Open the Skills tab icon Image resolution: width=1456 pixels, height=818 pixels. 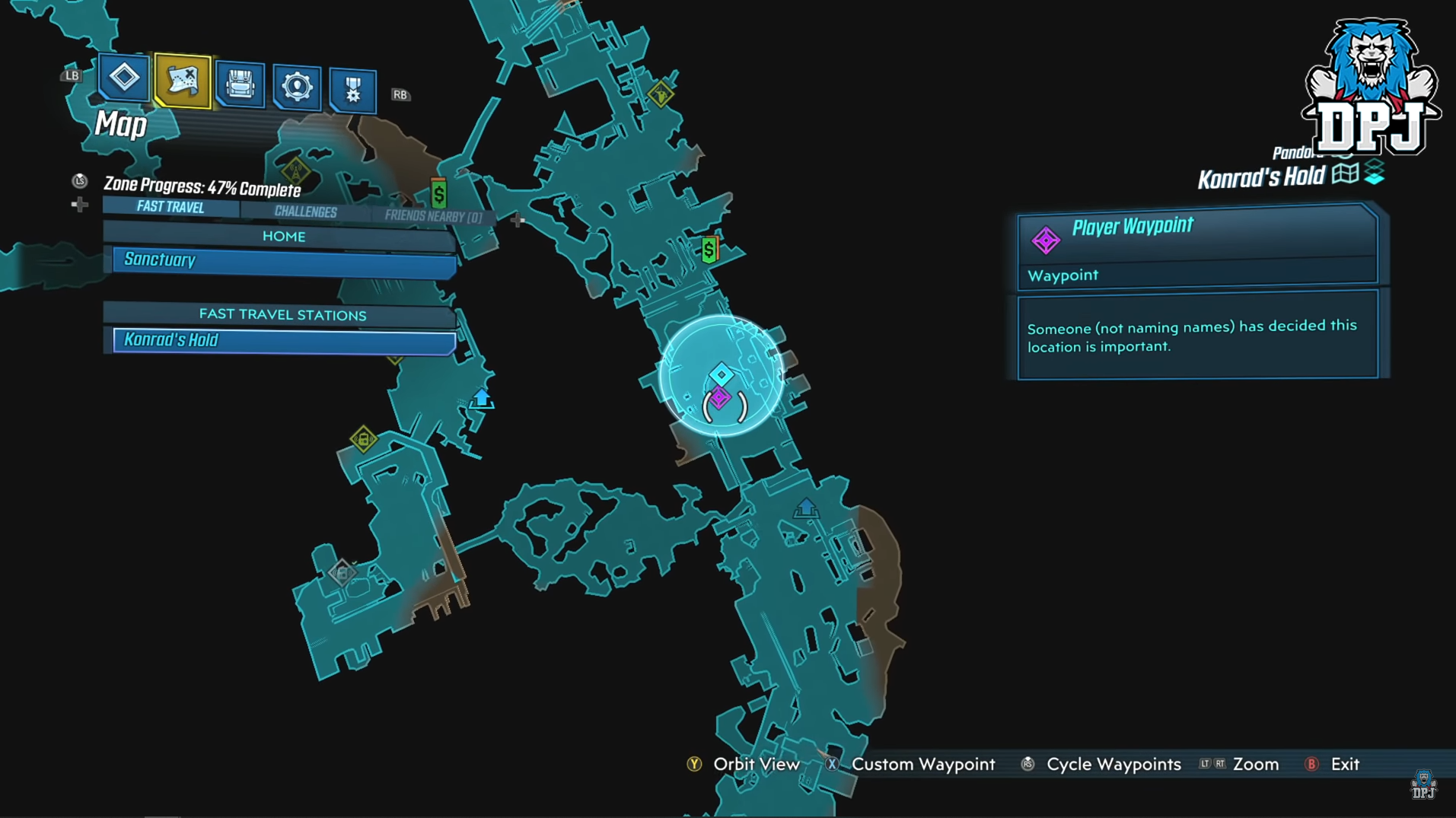point(296,88)
